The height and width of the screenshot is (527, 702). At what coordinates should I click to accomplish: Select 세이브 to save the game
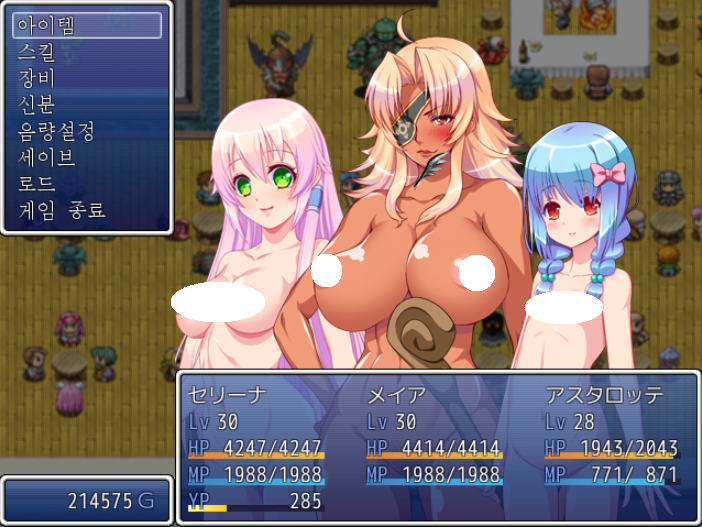(x=86, y=157)
